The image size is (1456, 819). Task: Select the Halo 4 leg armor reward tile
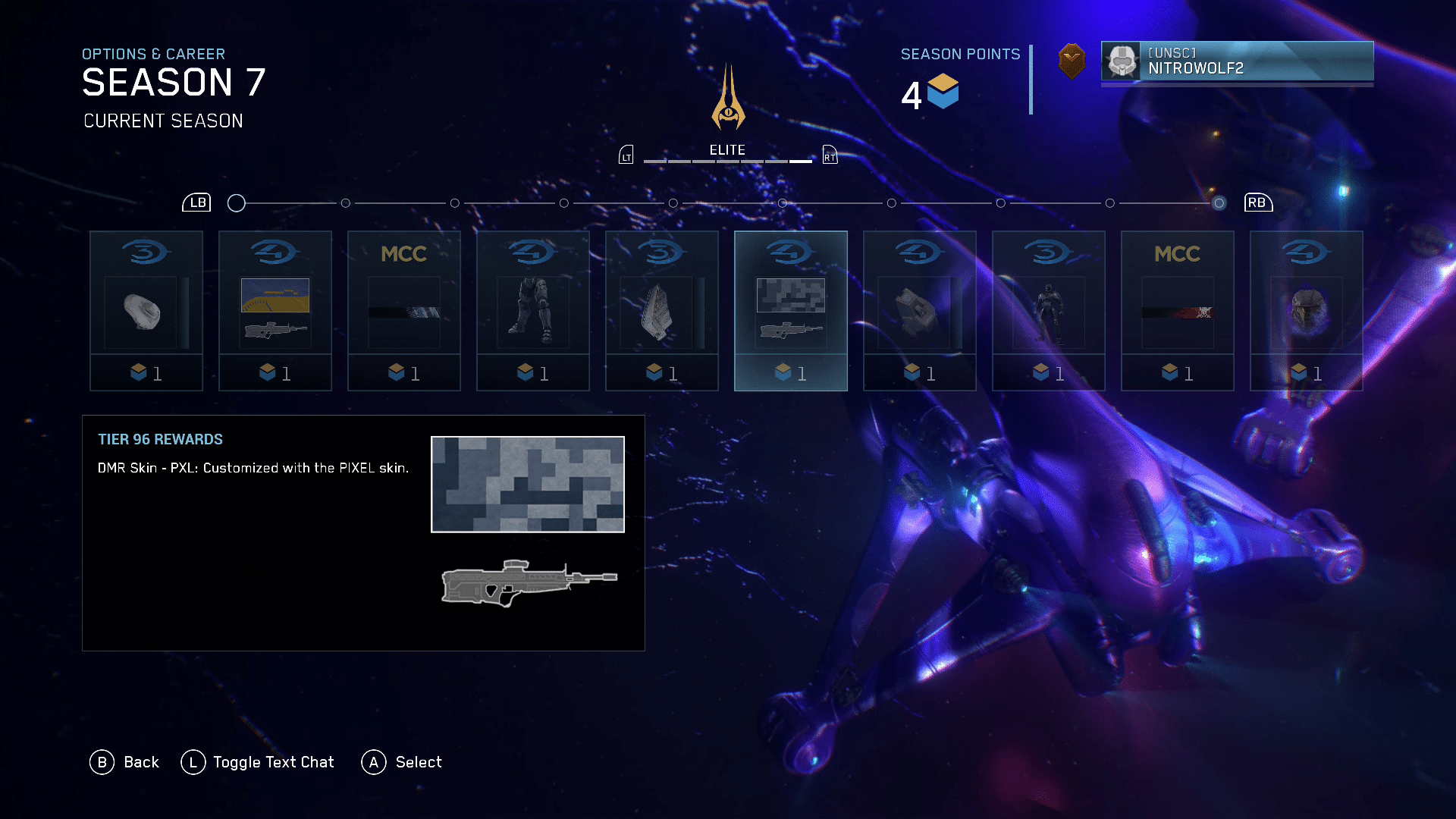pyautogui.click(x=532, y=310)
